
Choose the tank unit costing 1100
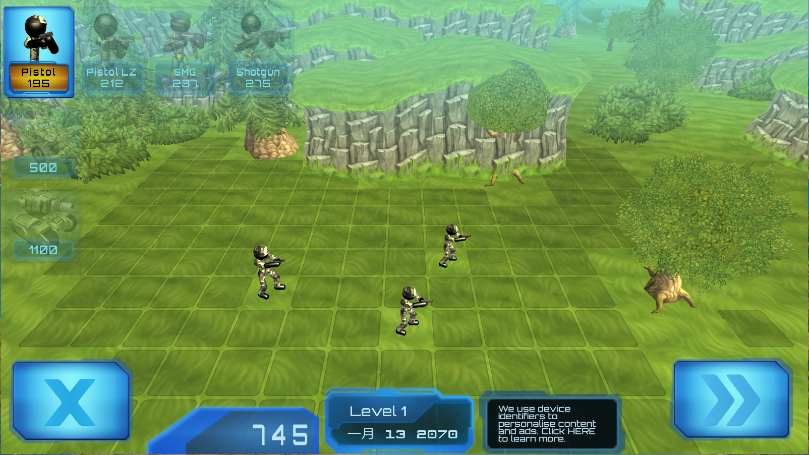tap(42, 225)
